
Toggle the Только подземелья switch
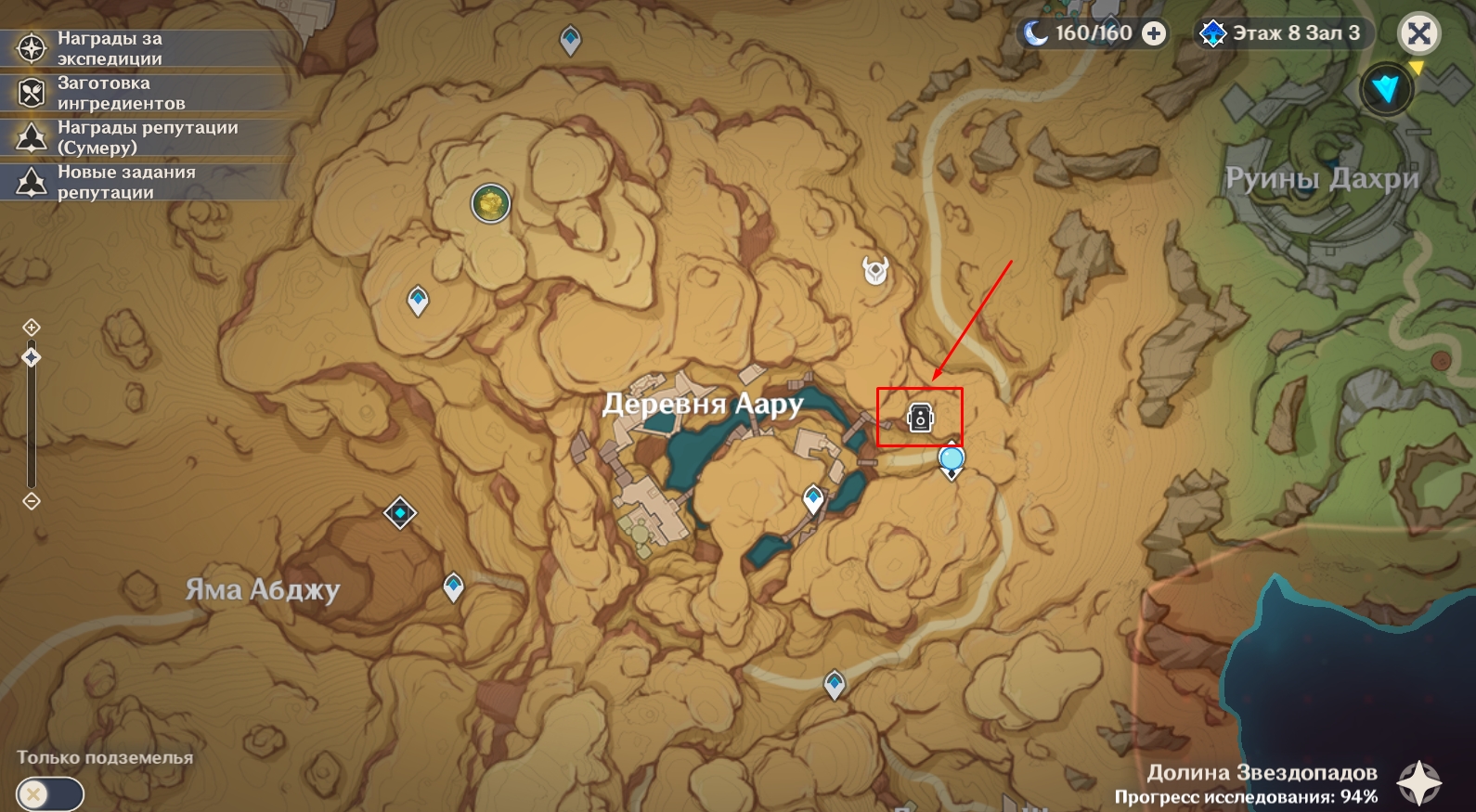click(50, 794)
